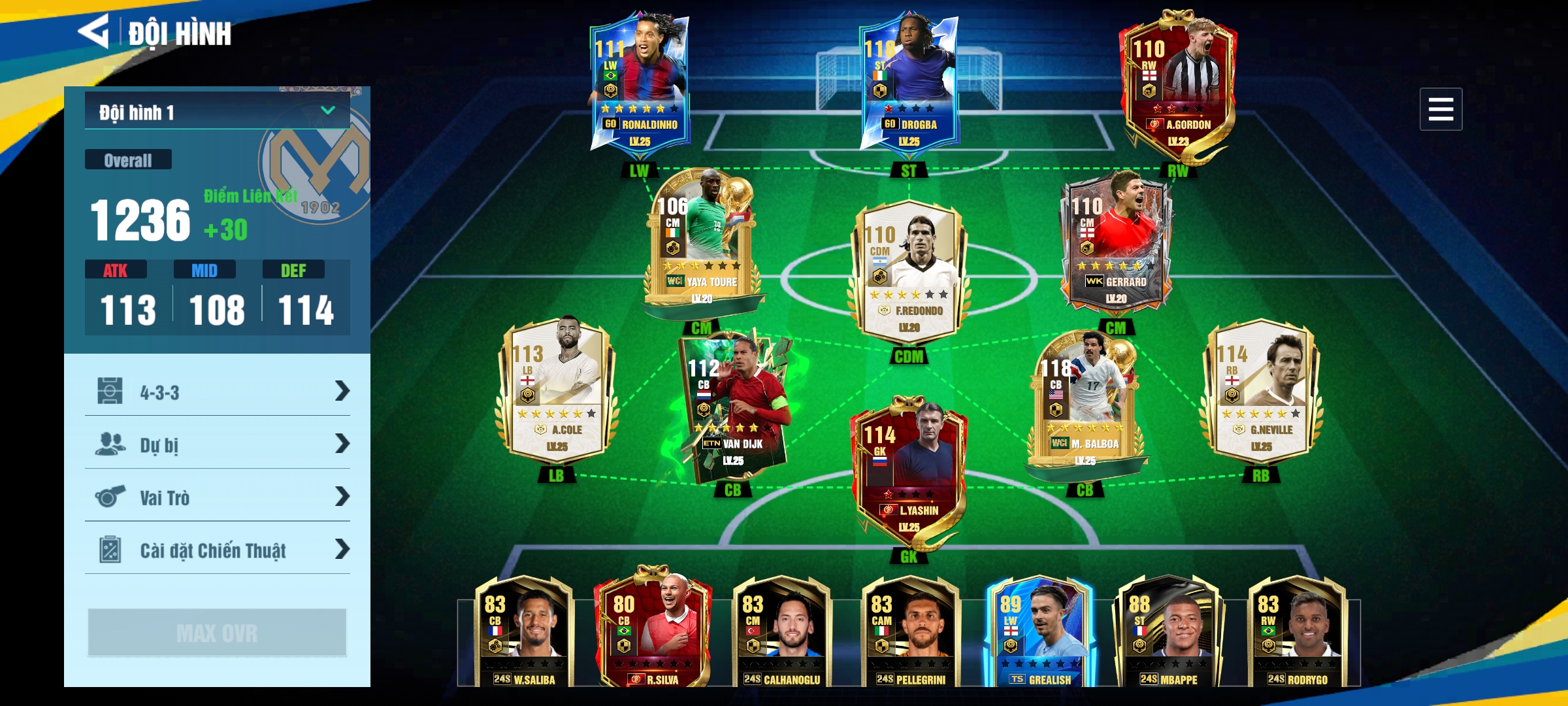Image resolution: width=1568 pixels, height=706 pixels.
Task: Select the Ronaldinho LW card
Action: (x=639, y=82)
